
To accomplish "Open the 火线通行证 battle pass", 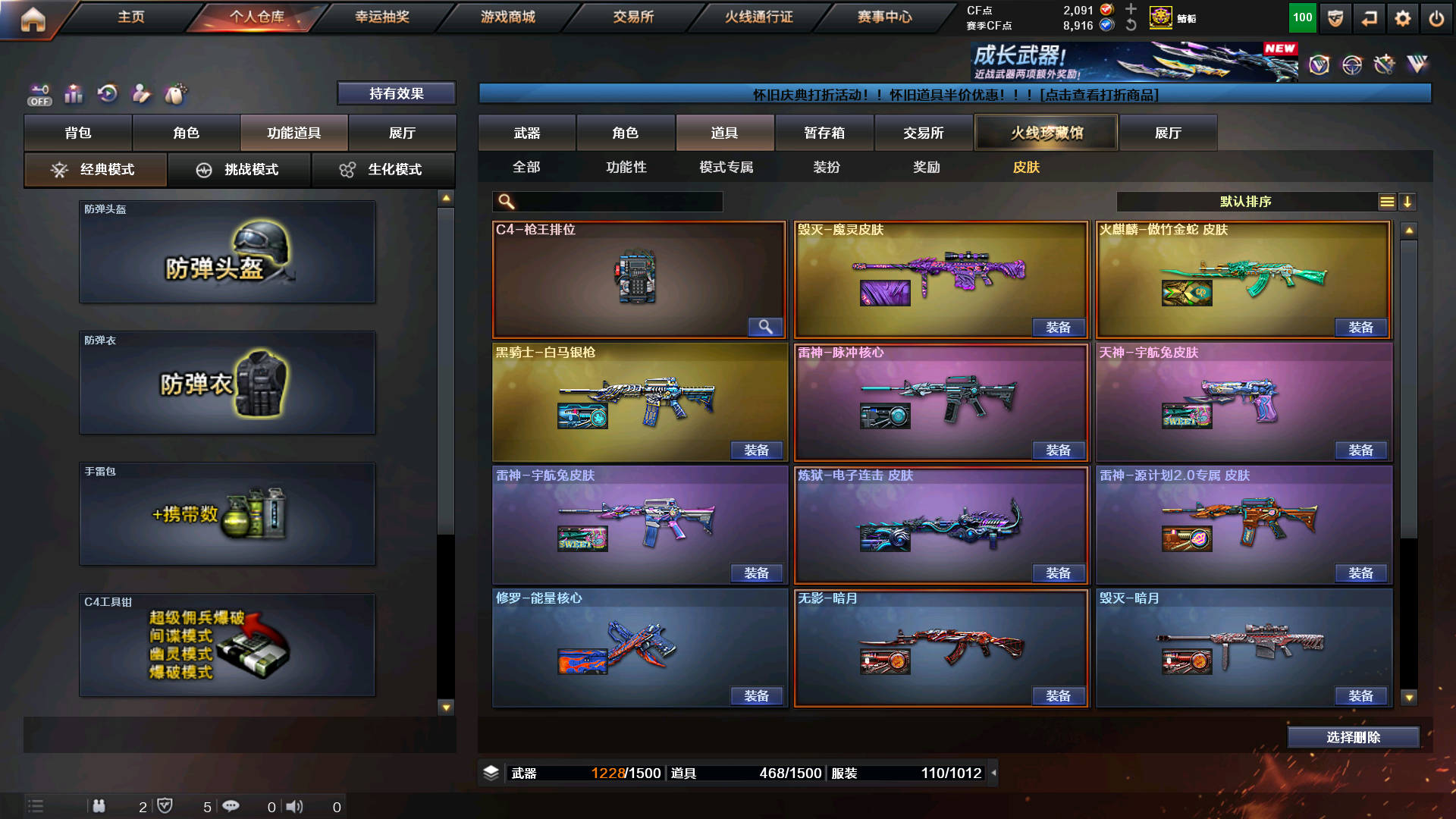I will pyautogui.click(x=758, y=17).
